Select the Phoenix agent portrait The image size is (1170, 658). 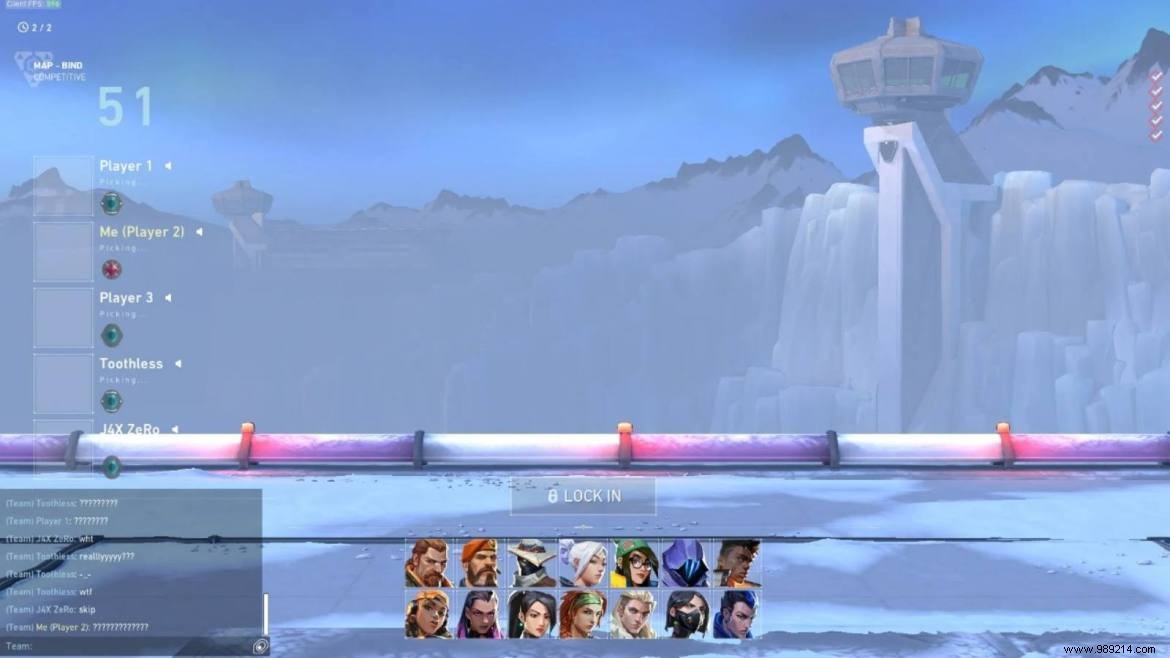[x=736, y=563]
